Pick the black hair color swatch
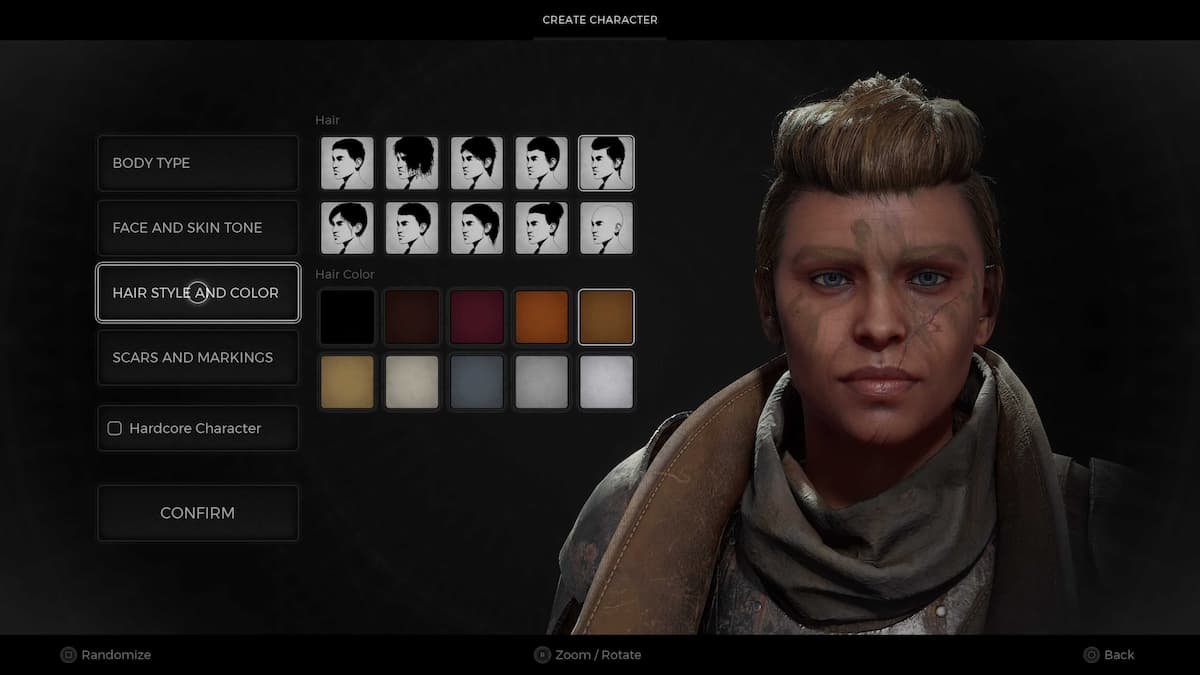 point(347,317)
